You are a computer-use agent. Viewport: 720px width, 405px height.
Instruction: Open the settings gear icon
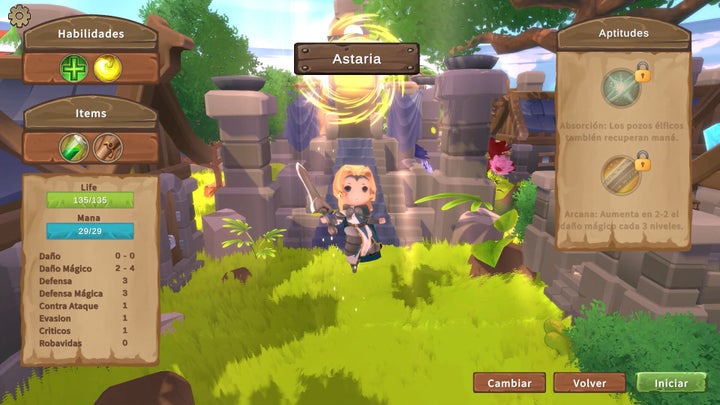point(18,16)
